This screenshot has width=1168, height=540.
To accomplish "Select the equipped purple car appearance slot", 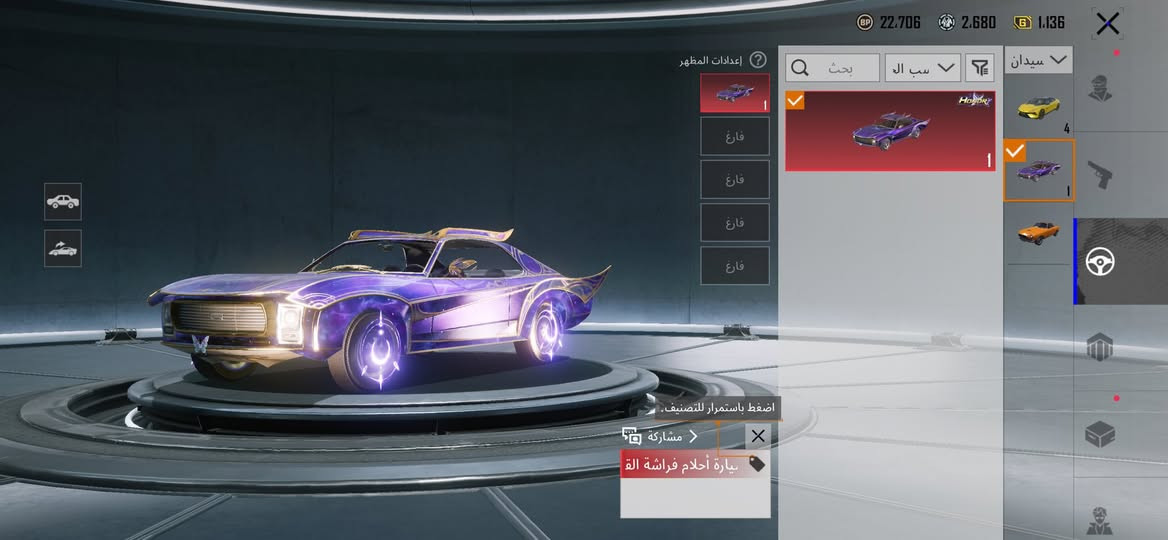I will pos(735,93).
